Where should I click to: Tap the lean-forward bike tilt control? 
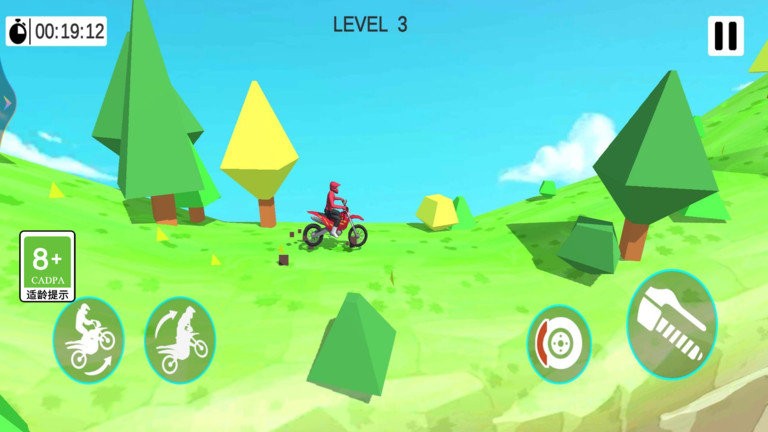point(180,342)
